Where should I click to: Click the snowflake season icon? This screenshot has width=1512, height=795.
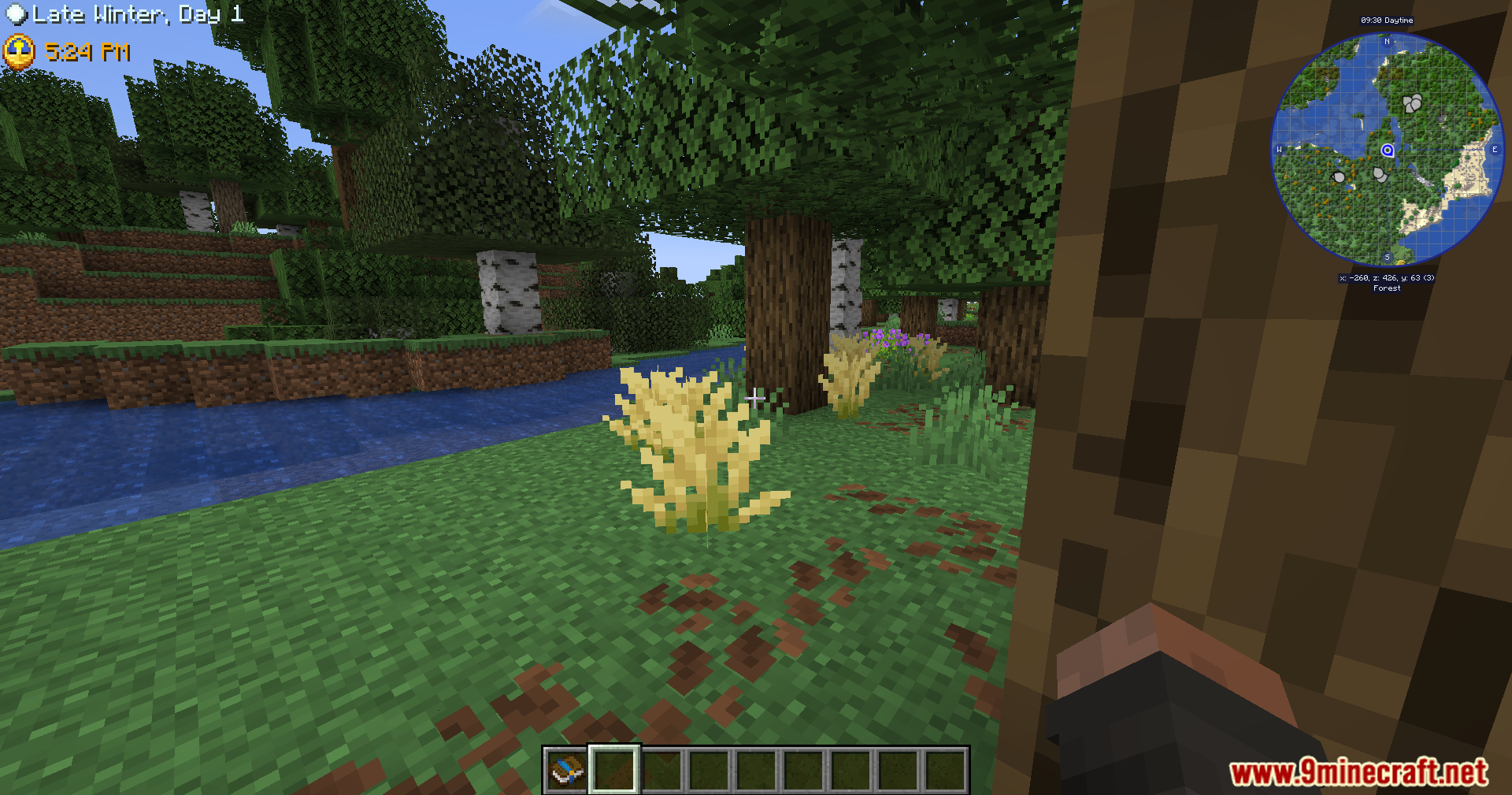16,13
